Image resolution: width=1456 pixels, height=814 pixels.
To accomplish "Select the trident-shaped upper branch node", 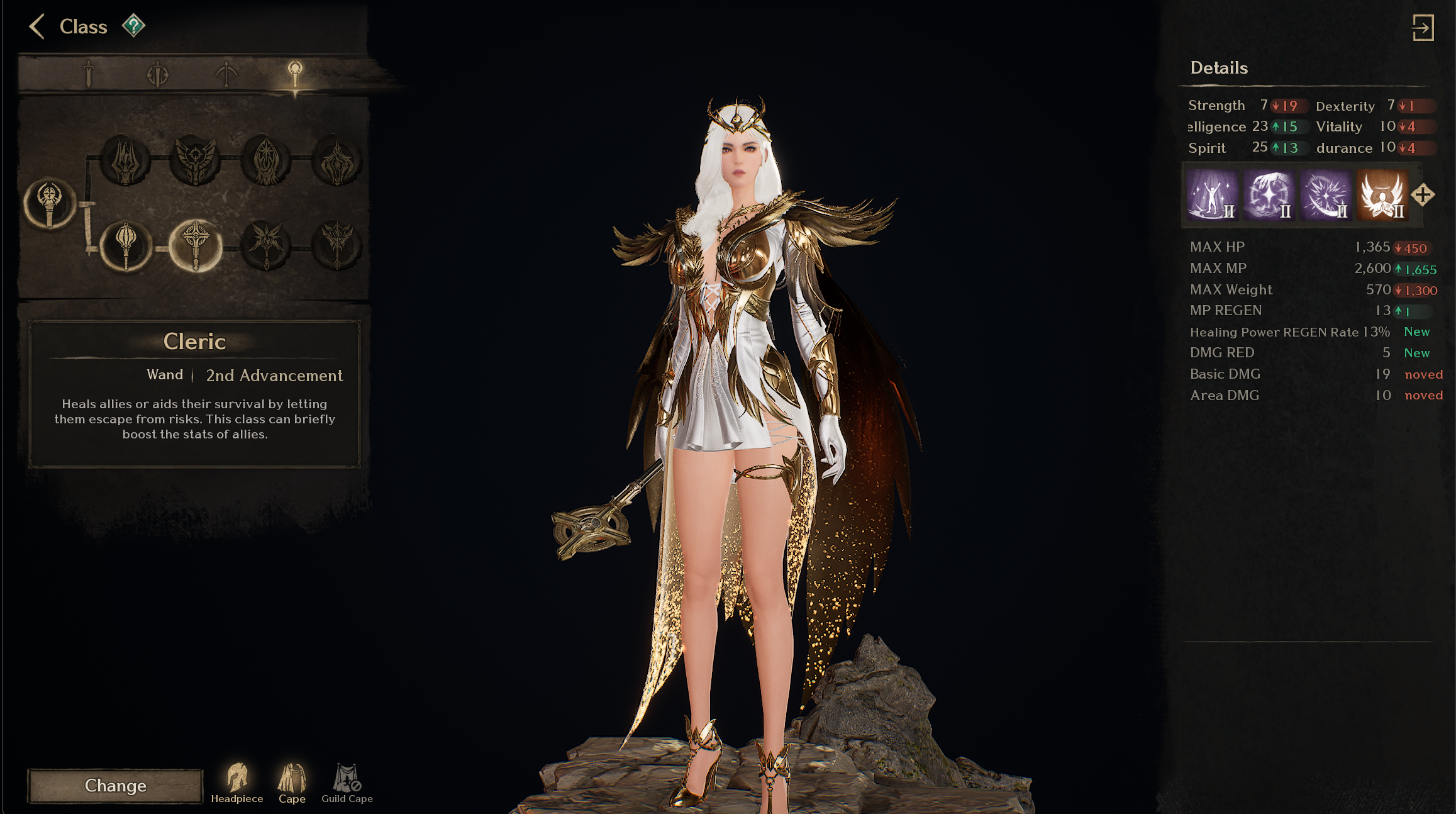I will (125, 160).
